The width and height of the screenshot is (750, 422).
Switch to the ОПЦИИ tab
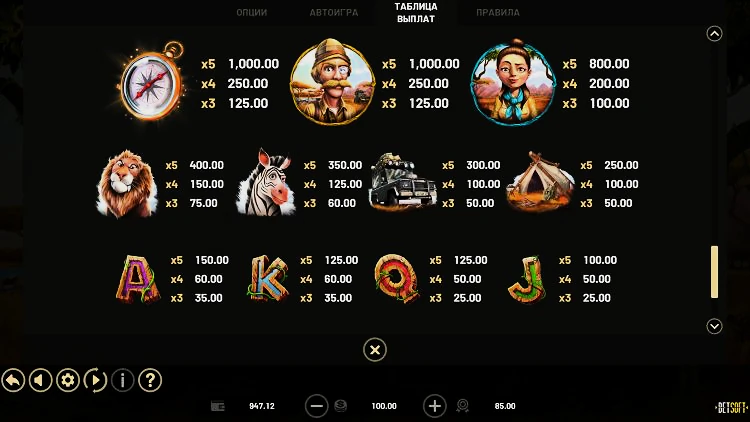click(251, 13)
